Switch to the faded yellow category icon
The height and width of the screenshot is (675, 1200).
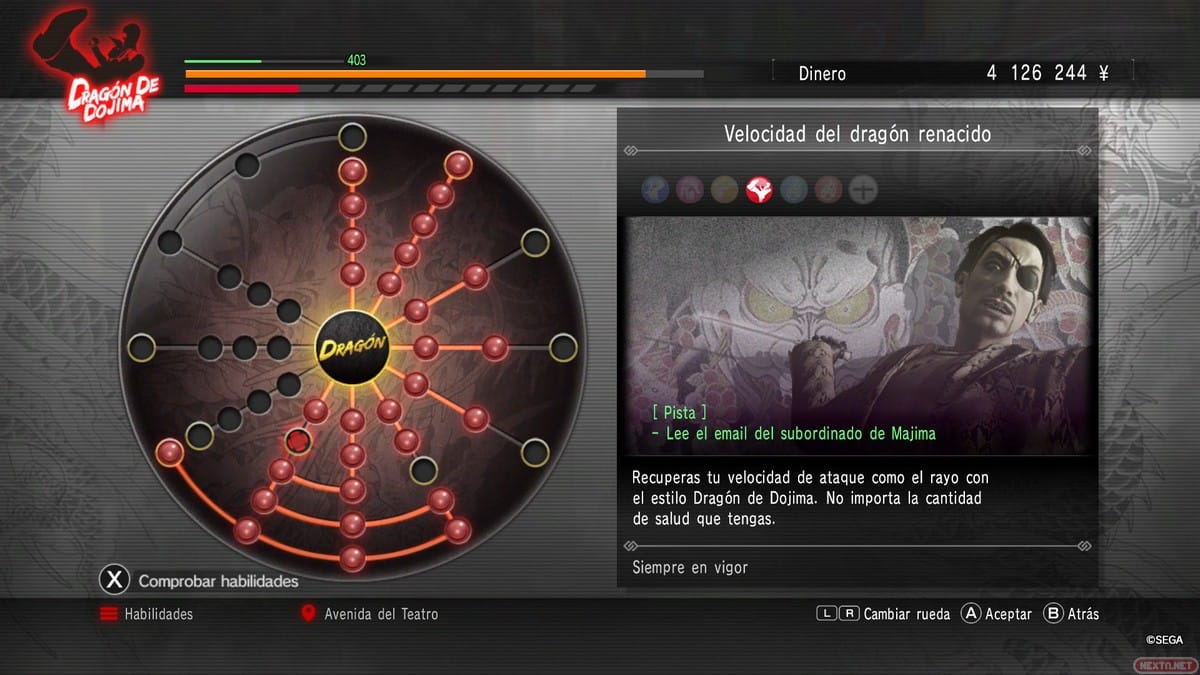[x=724, y=188]
